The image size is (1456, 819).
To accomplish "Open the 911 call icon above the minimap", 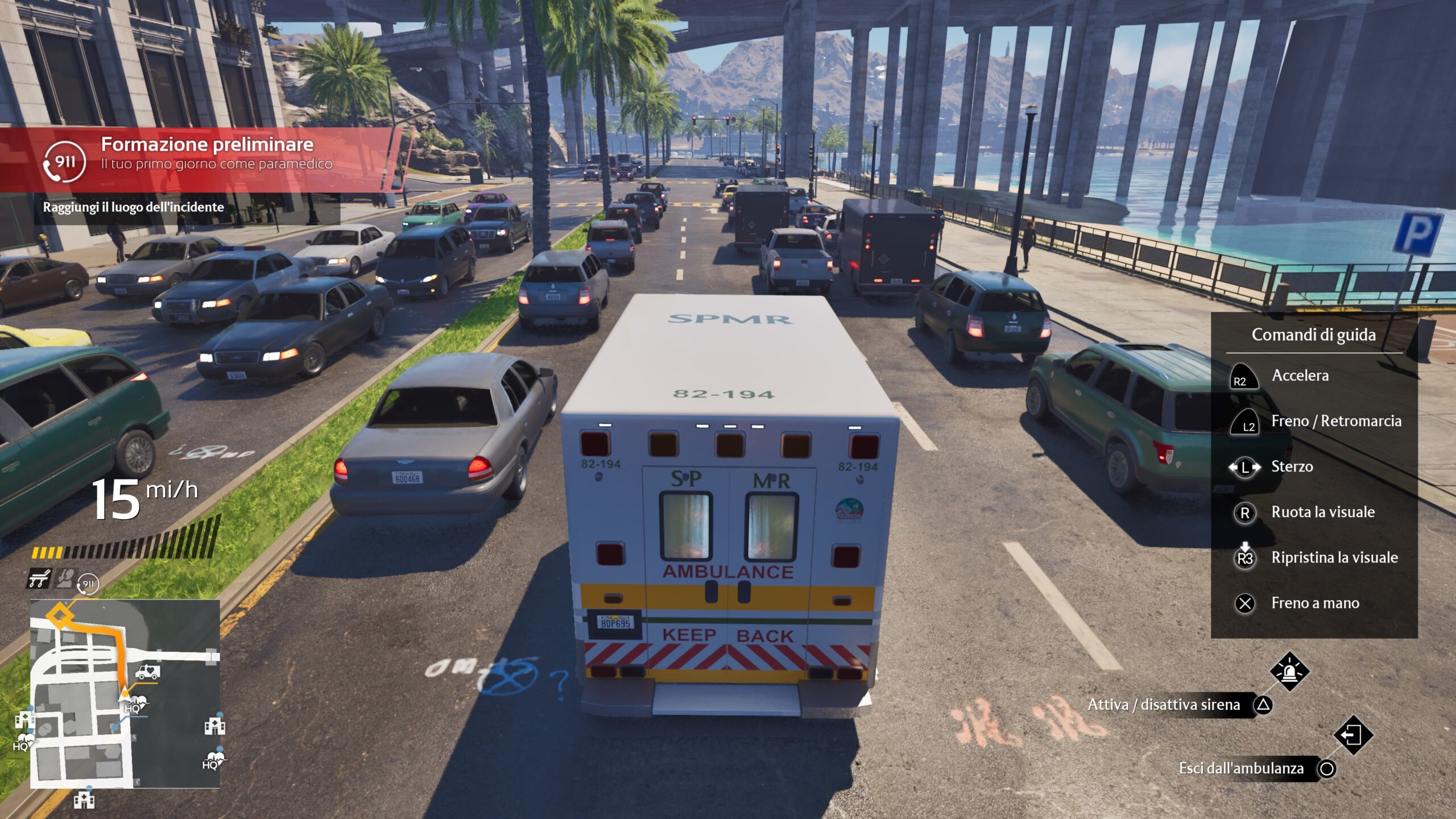I will coord(88,584).
